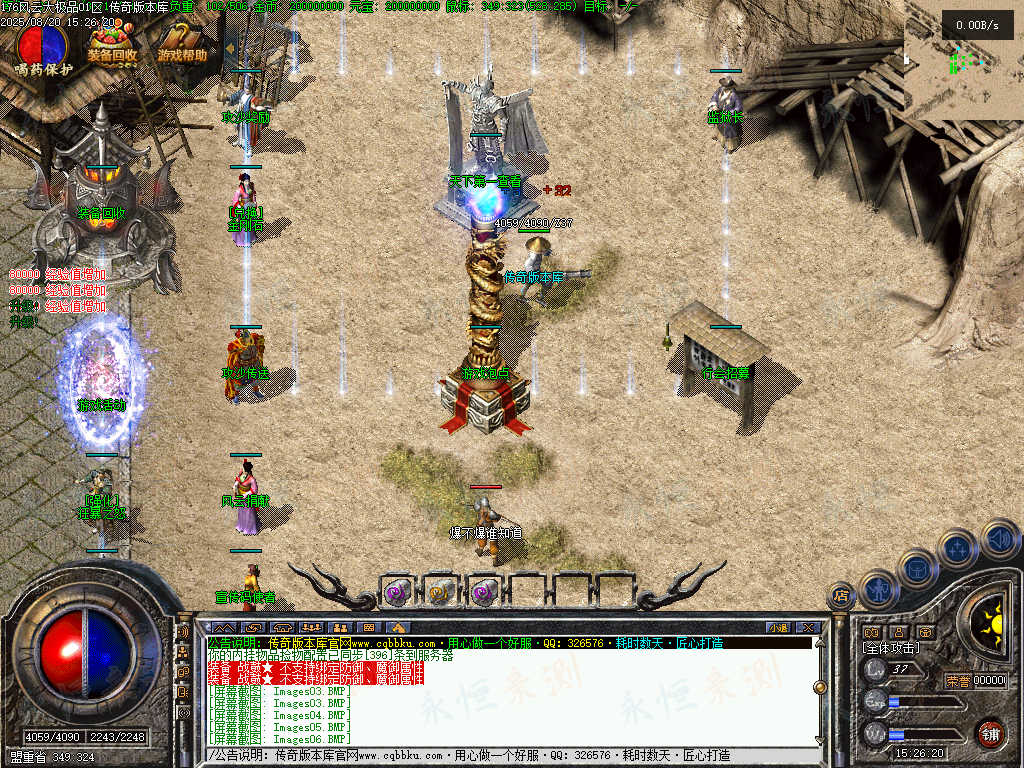Open the skills sparkle round button
1024x768 pixels.
(958, 549)
